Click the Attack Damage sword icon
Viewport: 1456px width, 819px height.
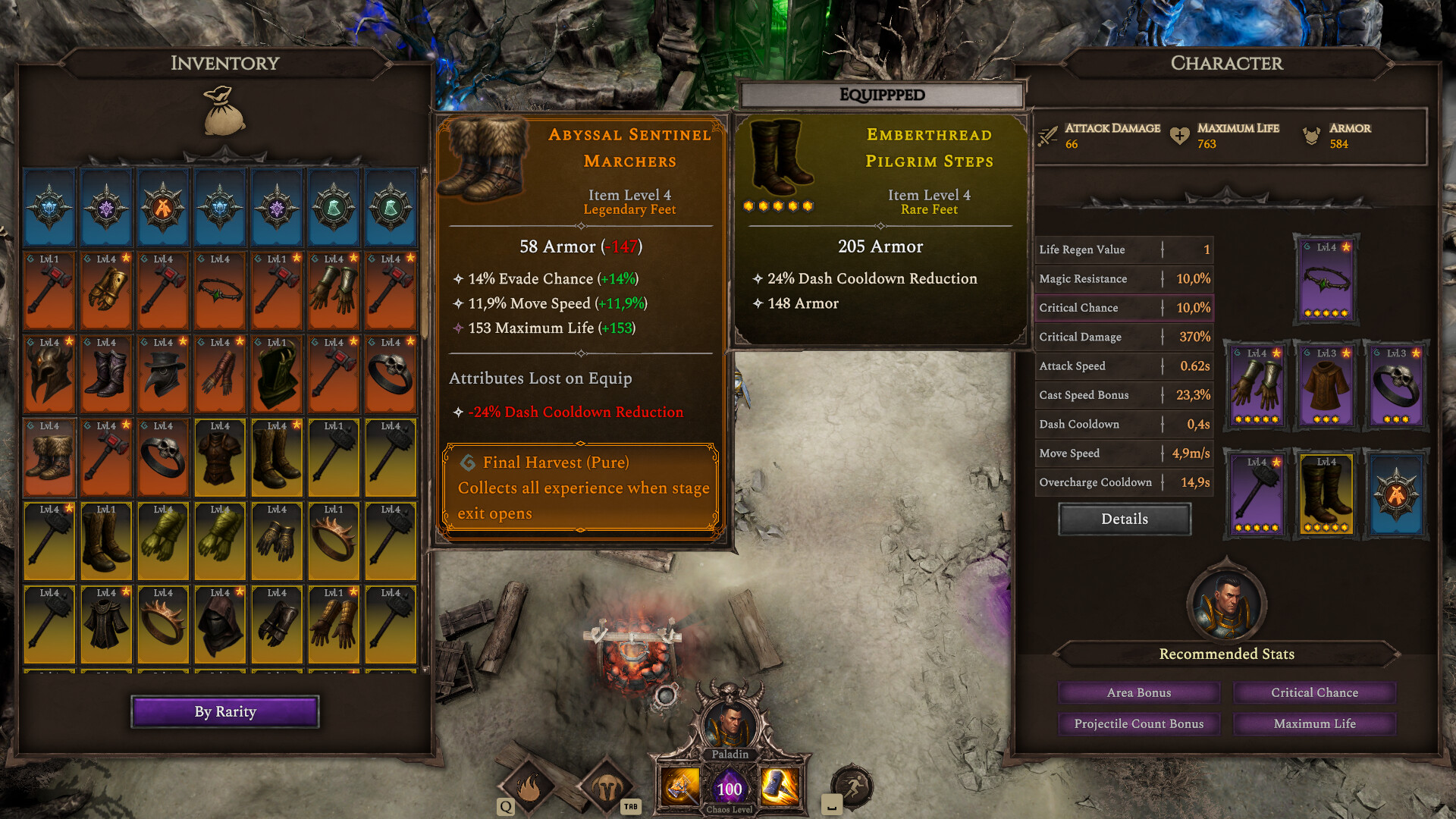[x=1049, y=134]
